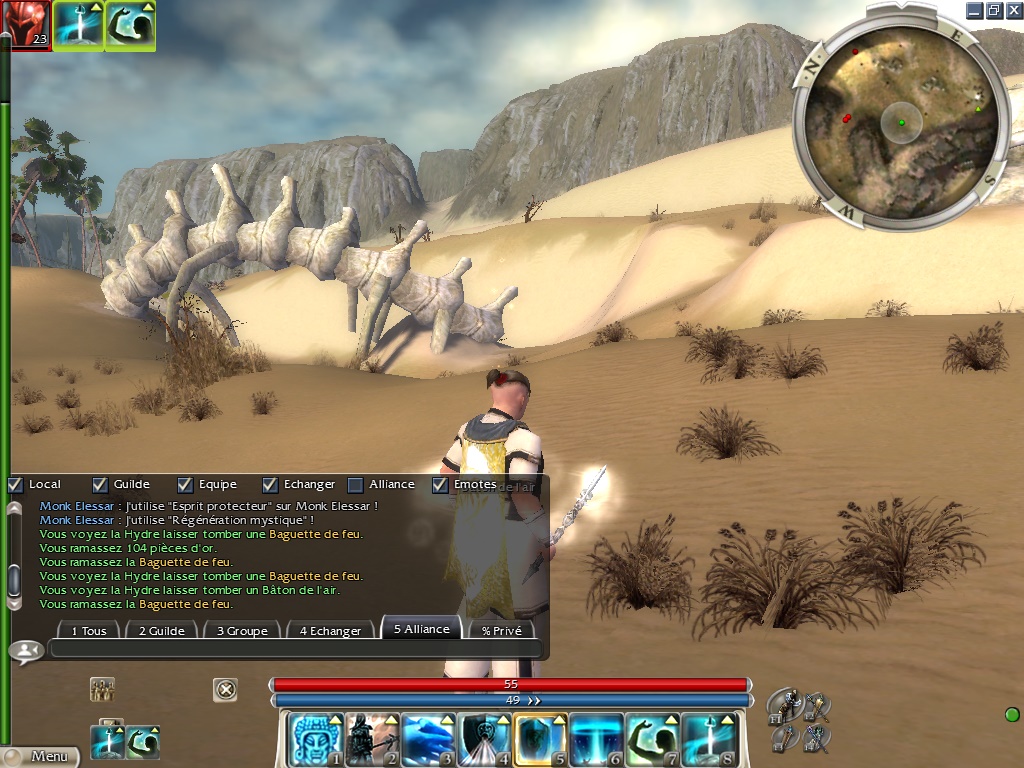Activate the blue stone face skill

point(316,739)
